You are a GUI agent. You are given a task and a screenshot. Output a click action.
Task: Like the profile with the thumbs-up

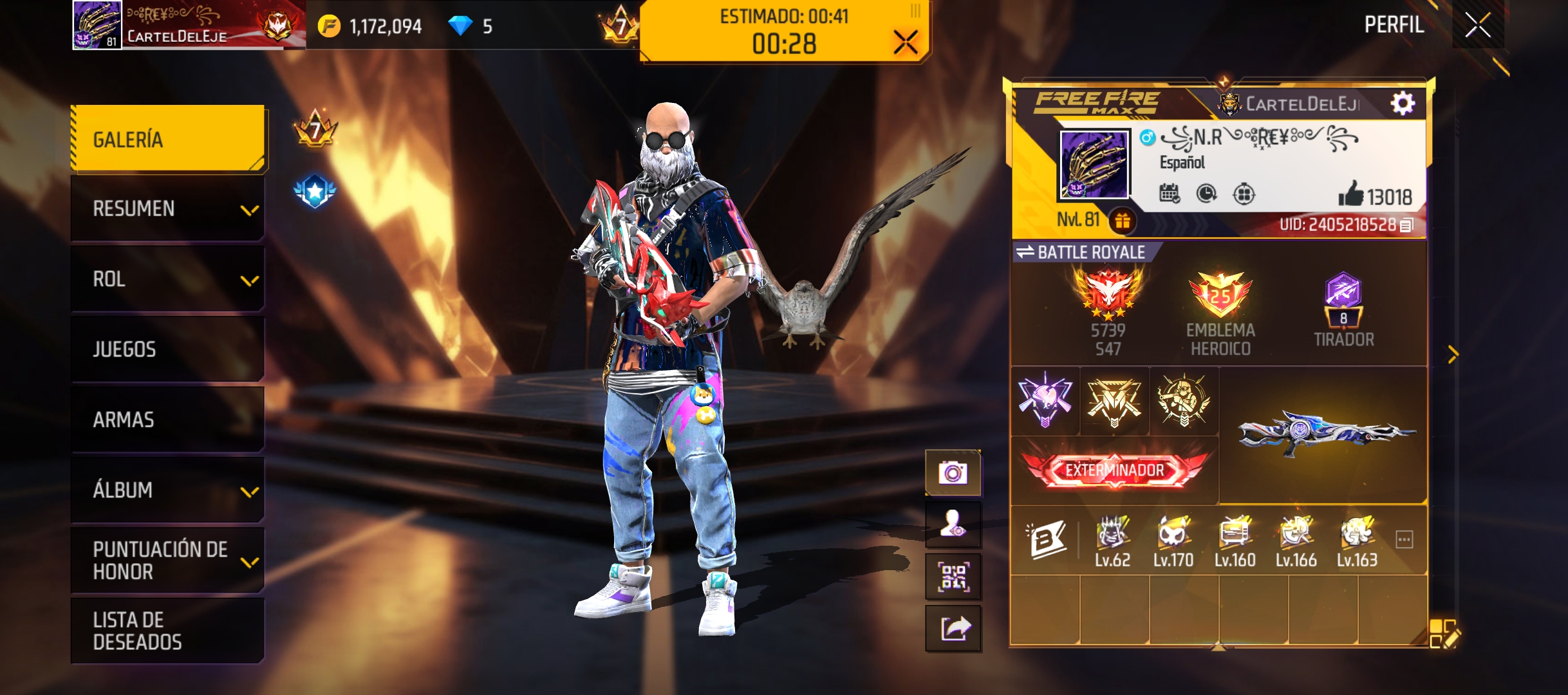pyautogui.click(x=1350, y=194)
